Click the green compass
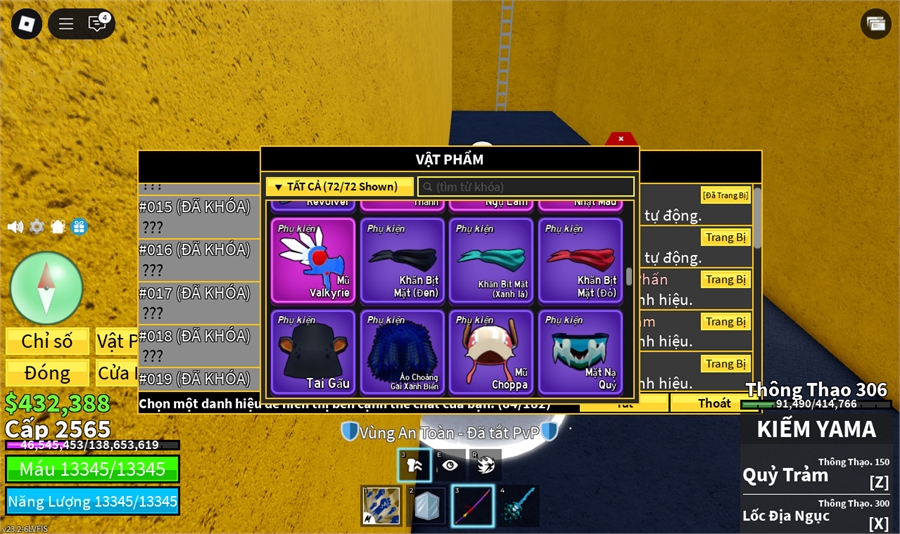 [x=46, y=288]
